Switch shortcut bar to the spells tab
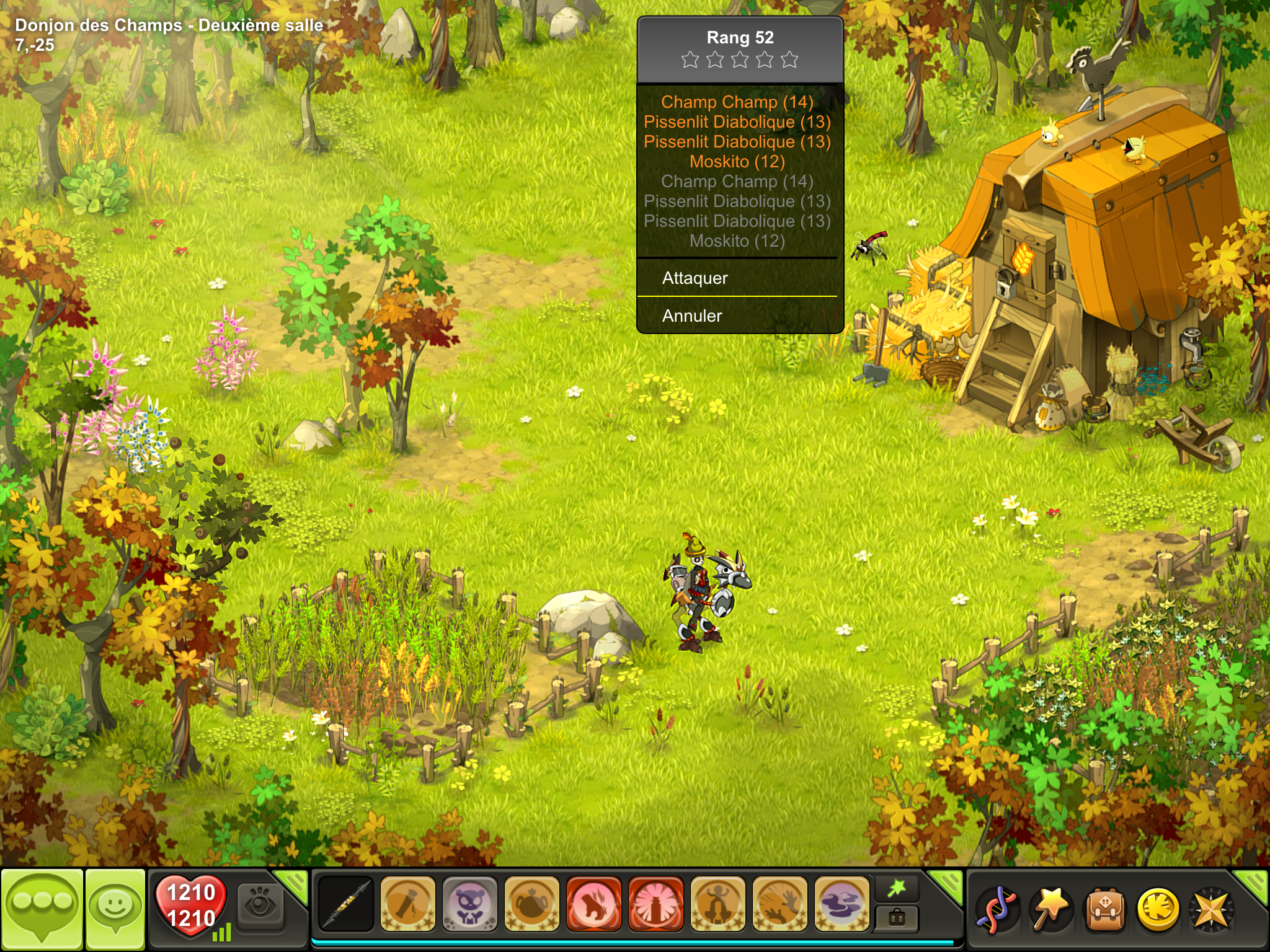The image size is (1270, 952). [x=896, y=889]
